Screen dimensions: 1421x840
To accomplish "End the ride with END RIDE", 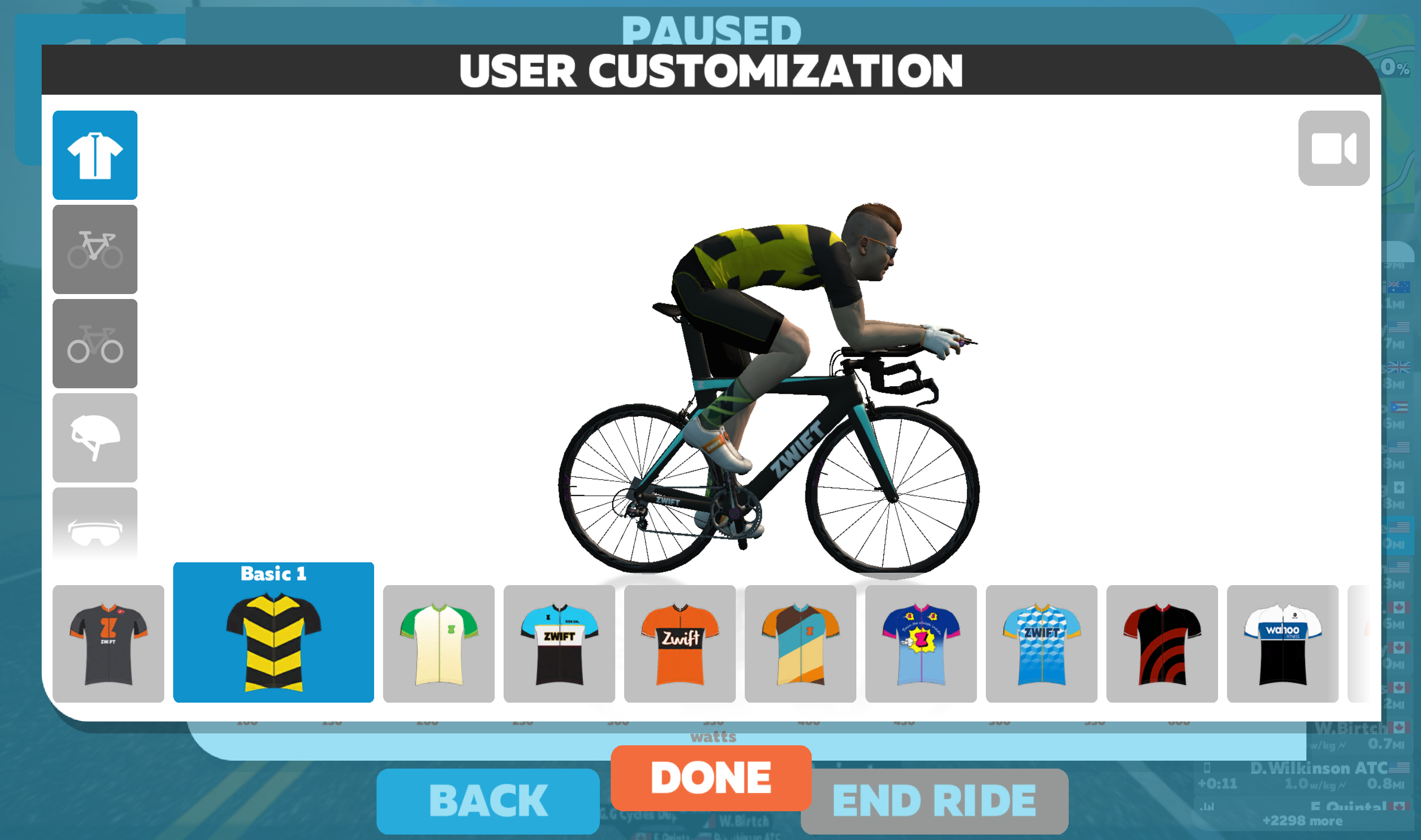I will pyautogui.click(x=934, y=801).
